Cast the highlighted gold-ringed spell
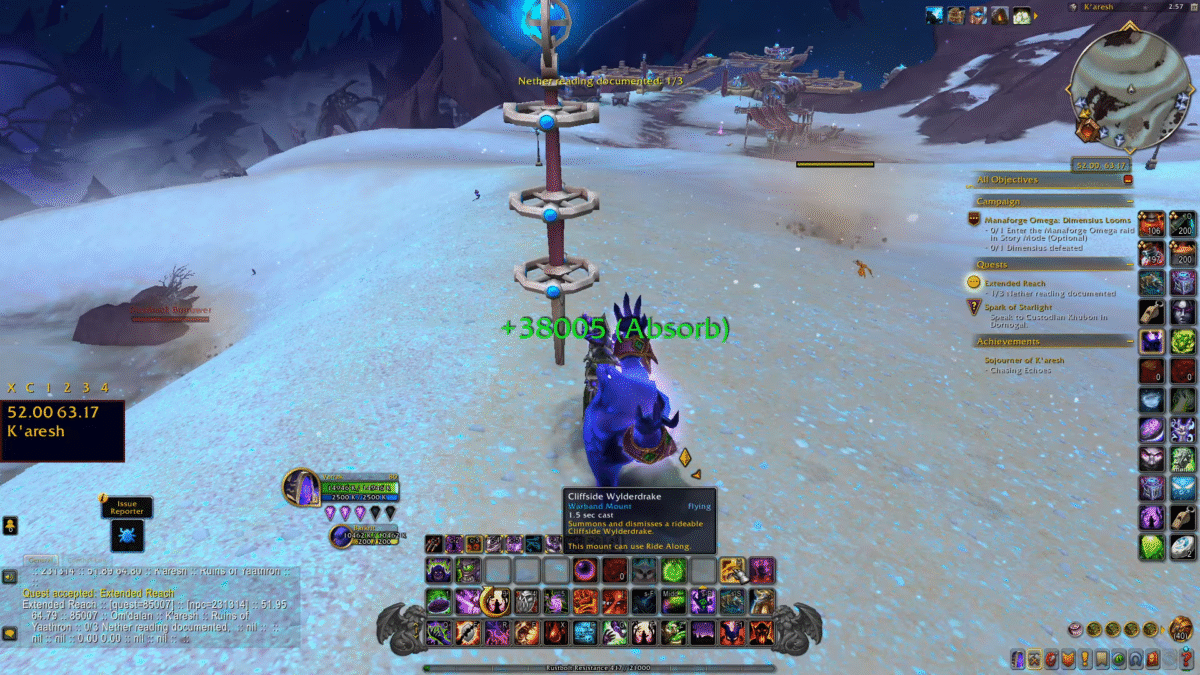This screenshot has width=1200, height=675. click(496, 601)
